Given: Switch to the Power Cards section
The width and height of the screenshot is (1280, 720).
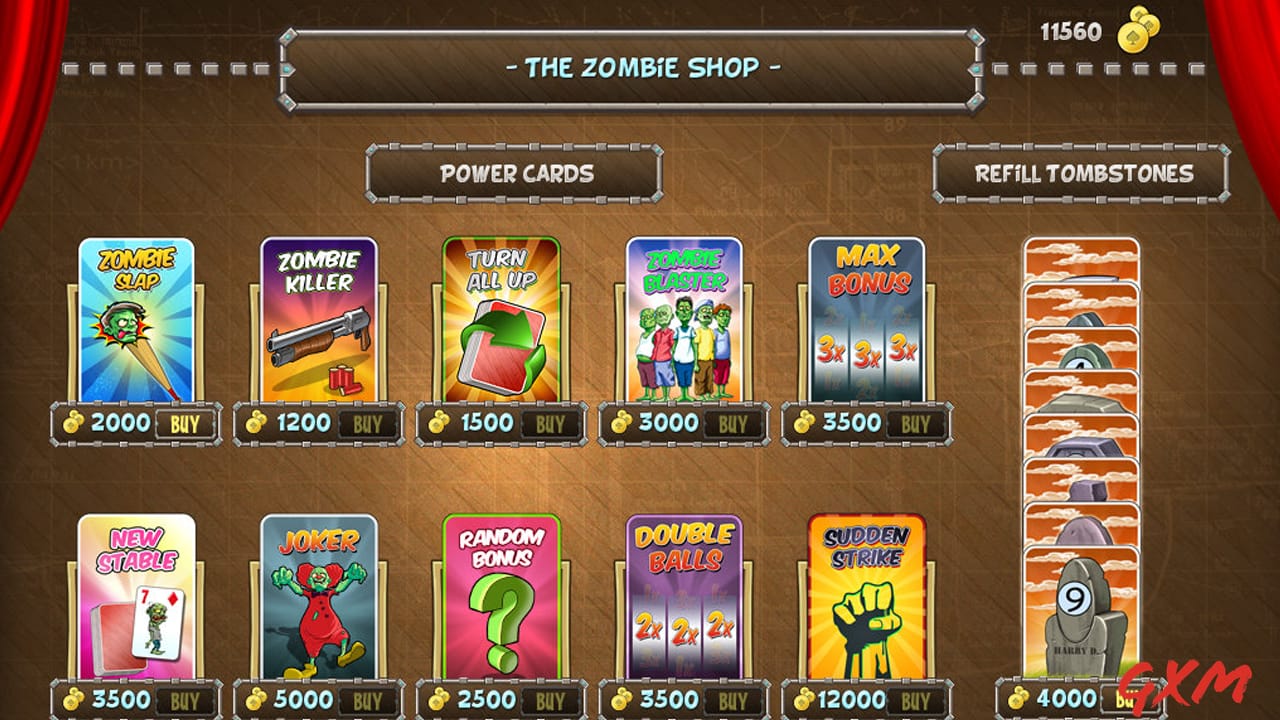Looking at the screenshot, I should coord(513,174).
